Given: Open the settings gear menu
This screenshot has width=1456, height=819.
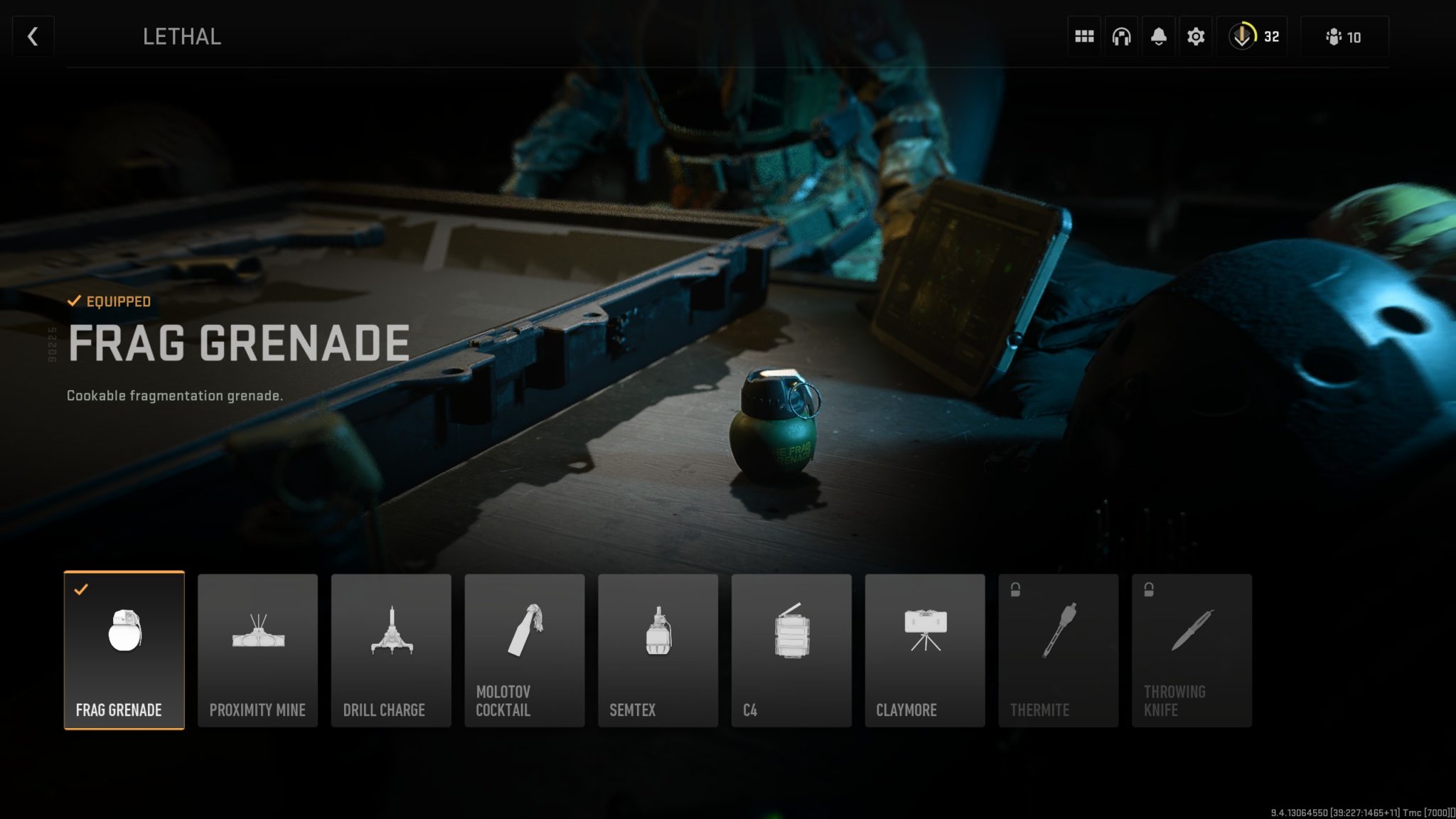Looking at the screenshot, I should coord(1195,36).
